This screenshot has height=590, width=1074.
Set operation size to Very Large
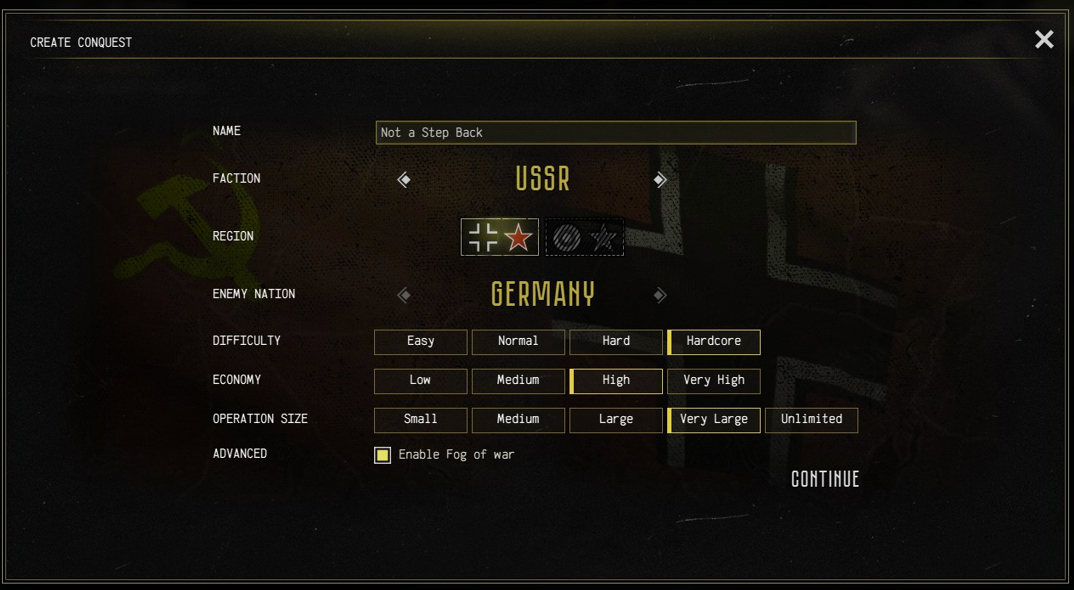coord(714,420)
